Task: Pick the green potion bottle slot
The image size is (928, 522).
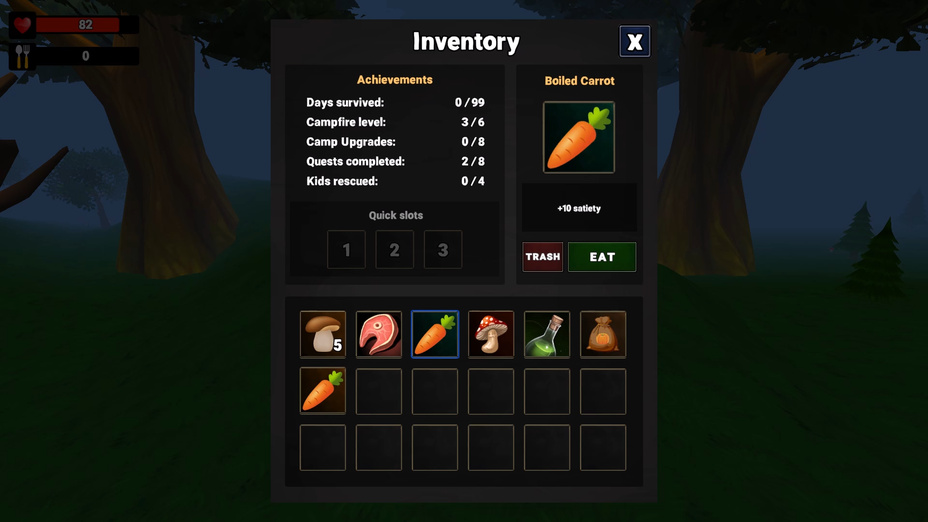Action: point(547,334)
